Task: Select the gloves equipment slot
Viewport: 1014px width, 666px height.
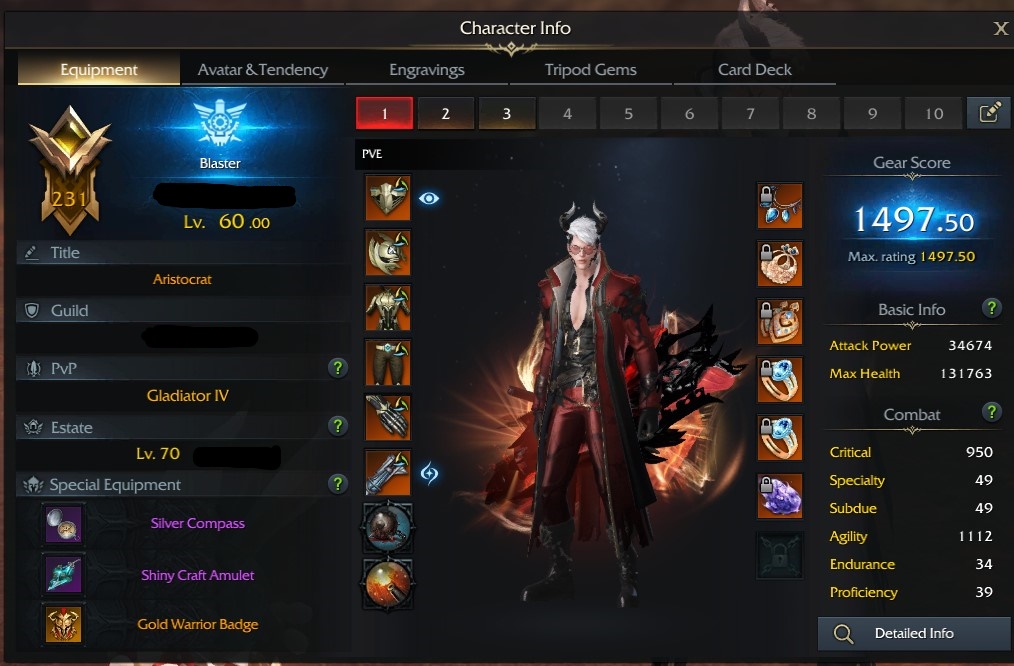Action: pyautogui.click(x=388, y=417)
